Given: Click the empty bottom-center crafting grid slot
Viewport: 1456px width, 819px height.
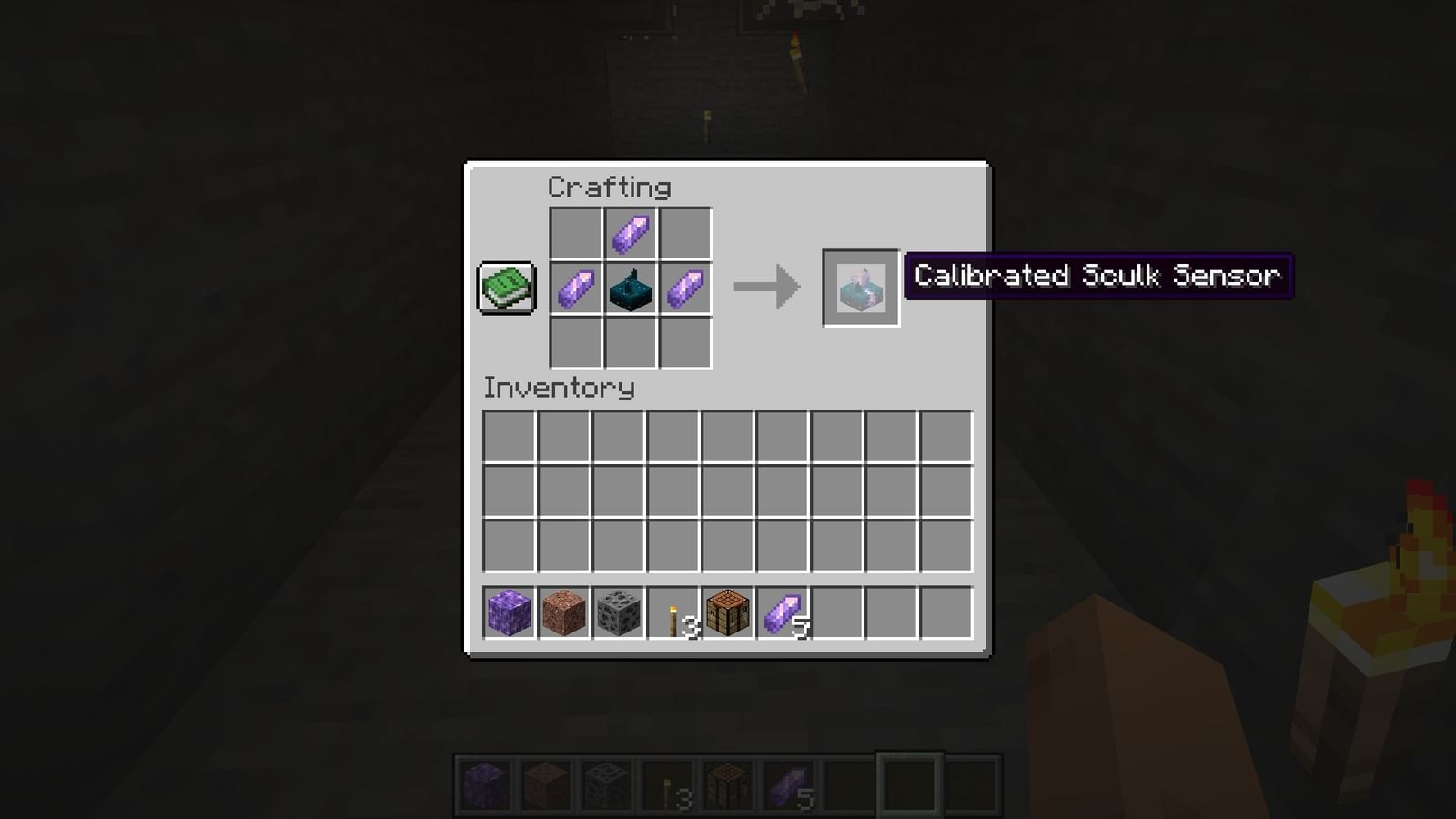Looking at the screenshot, I should pyautogui.click(x=632, y=344).
